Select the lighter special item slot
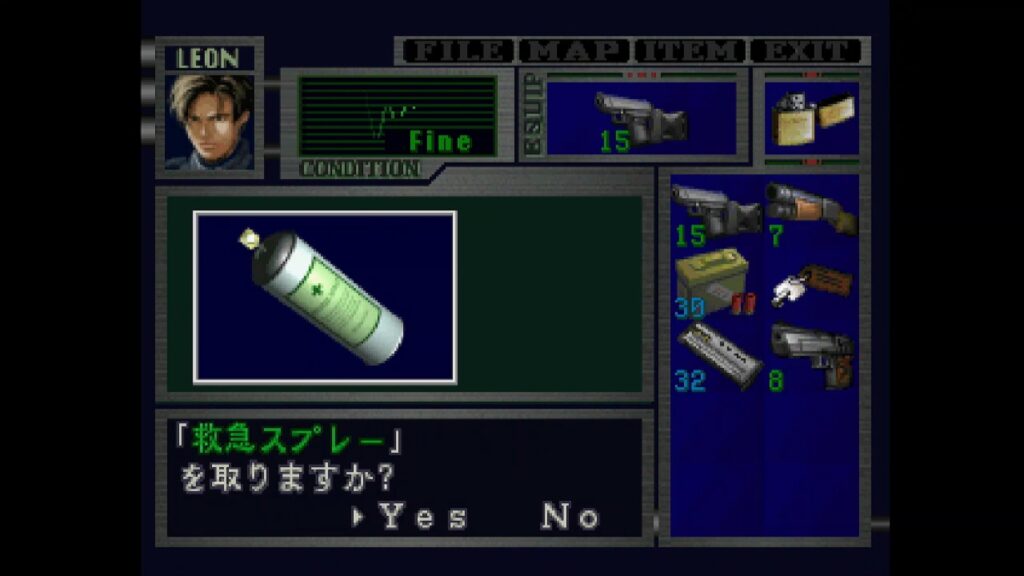This screenshot has height=576, width=1024. [x=811, y=118]
